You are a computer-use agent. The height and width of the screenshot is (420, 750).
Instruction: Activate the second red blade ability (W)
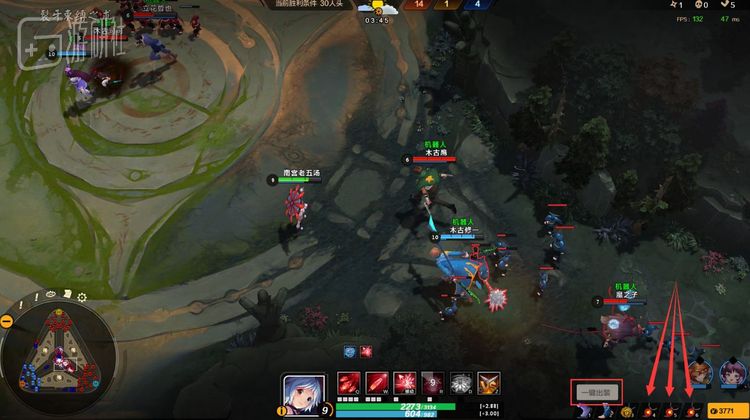point(377,383)
